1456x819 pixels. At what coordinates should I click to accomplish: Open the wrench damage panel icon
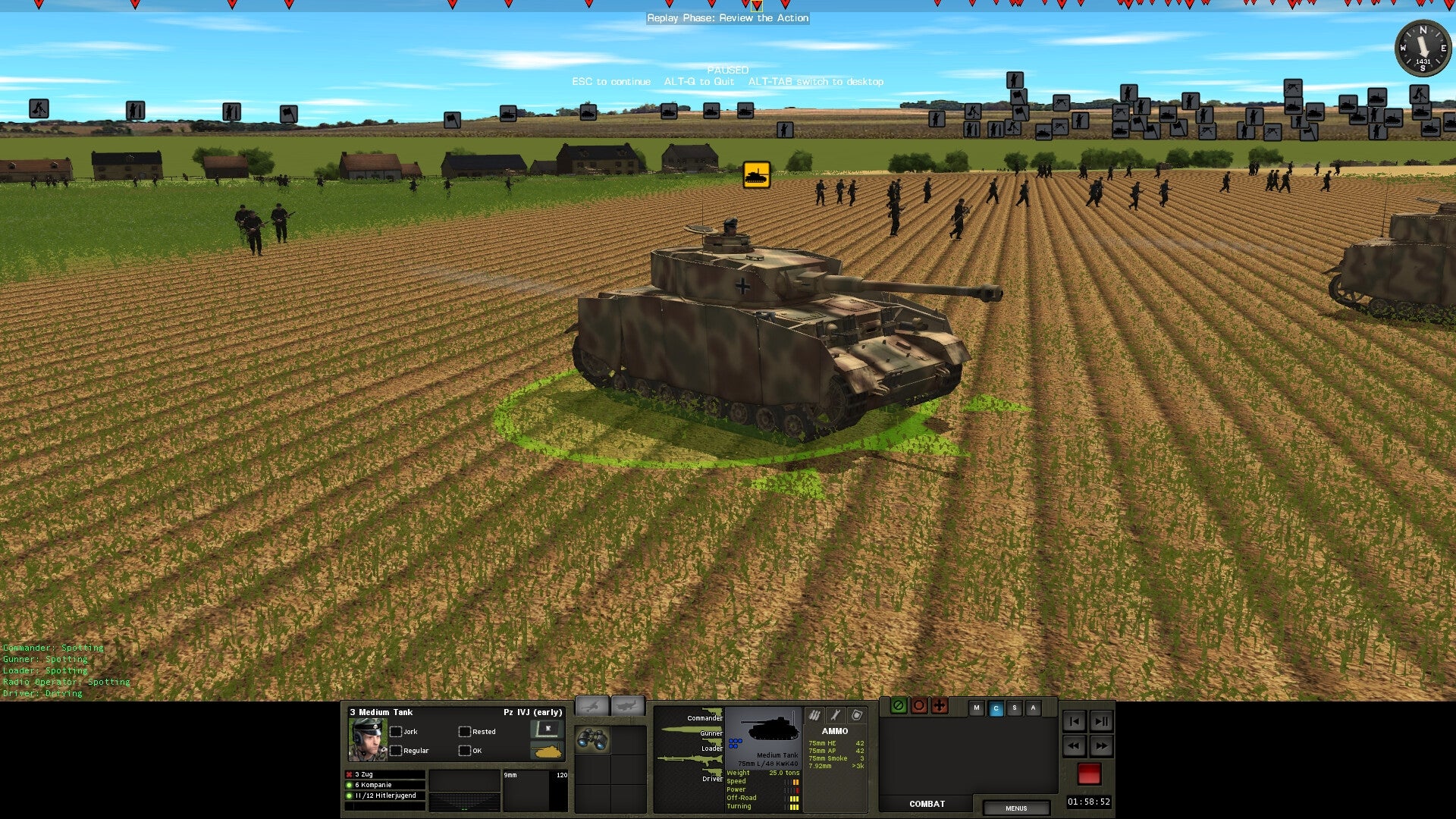click(834, 715)
